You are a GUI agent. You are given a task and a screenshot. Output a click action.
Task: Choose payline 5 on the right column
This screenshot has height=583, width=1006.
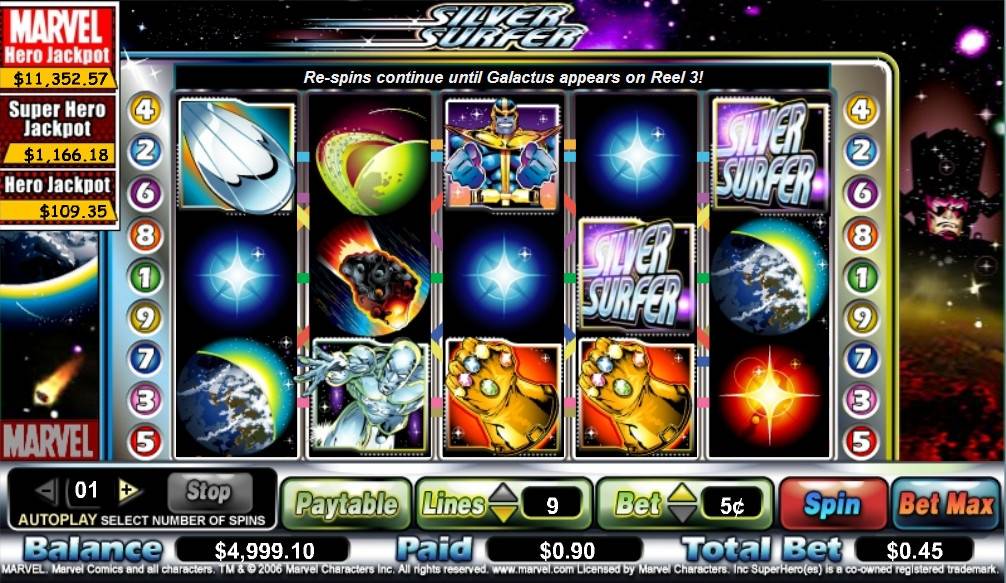[x=861, y=441]
